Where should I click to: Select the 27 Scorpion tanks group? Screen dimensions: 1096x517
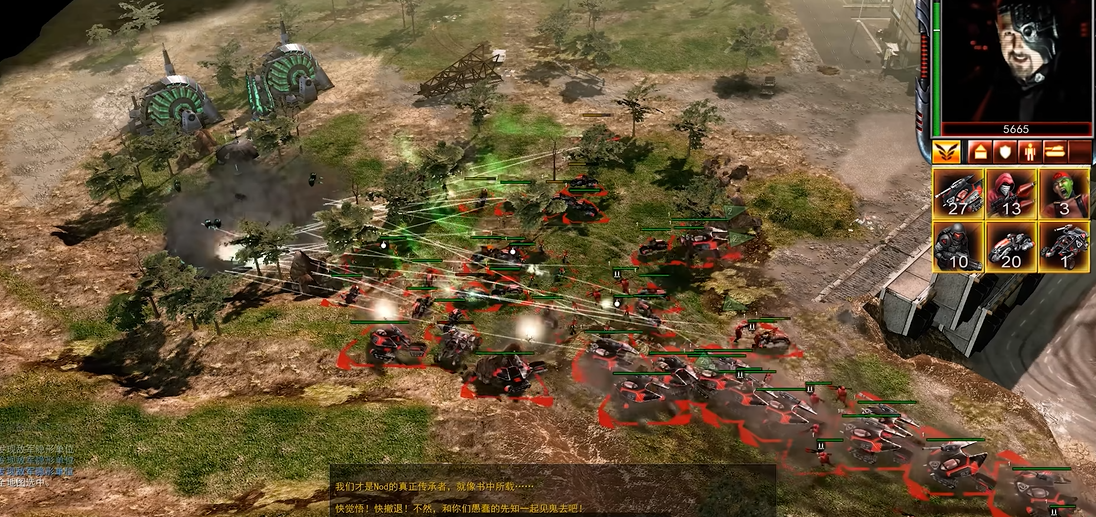tap(958, 194)
